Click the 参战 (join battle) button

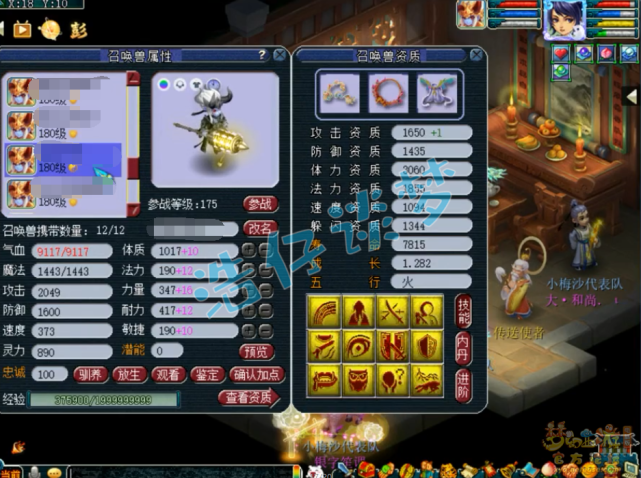click(x=260, y=205)
